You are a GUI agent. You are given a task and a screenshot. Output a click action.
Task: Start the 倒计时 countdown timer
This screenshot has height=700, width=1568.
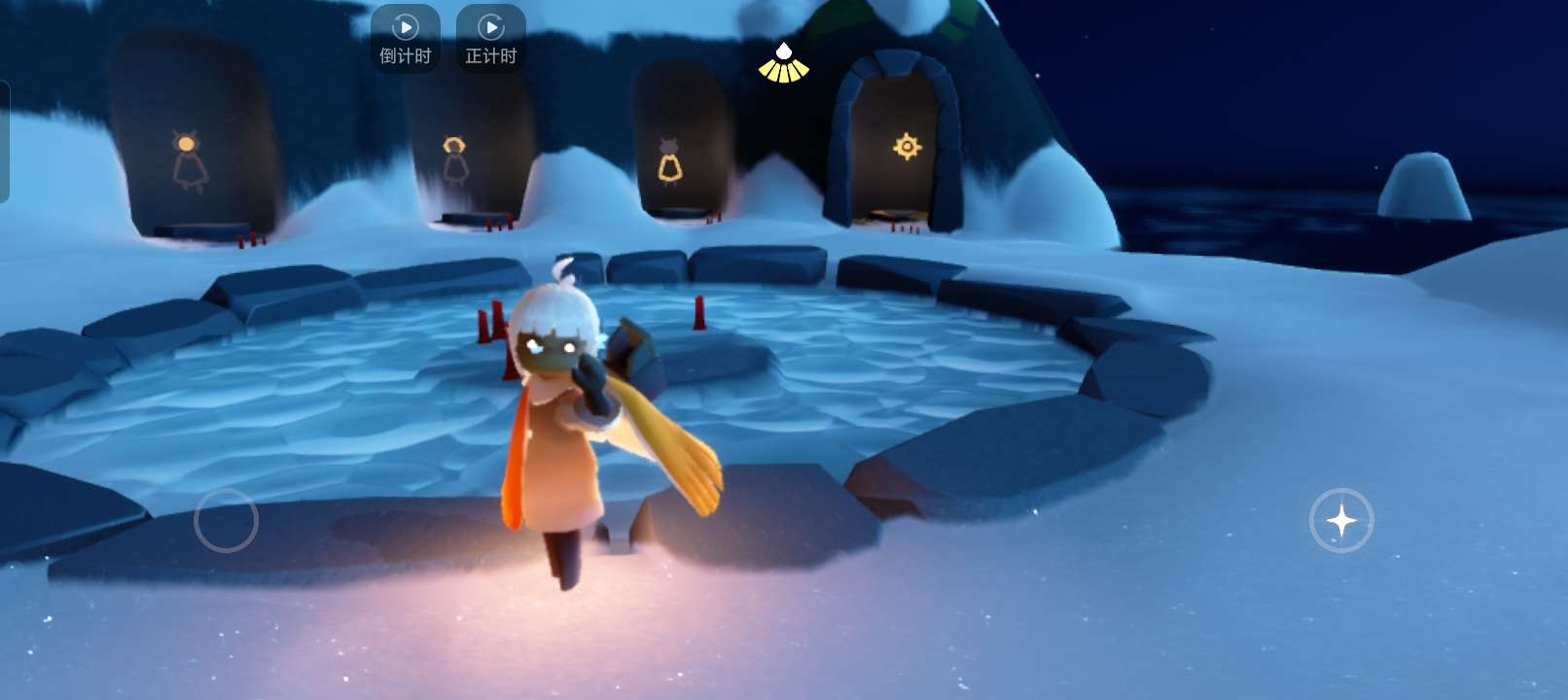click(405, 38)
